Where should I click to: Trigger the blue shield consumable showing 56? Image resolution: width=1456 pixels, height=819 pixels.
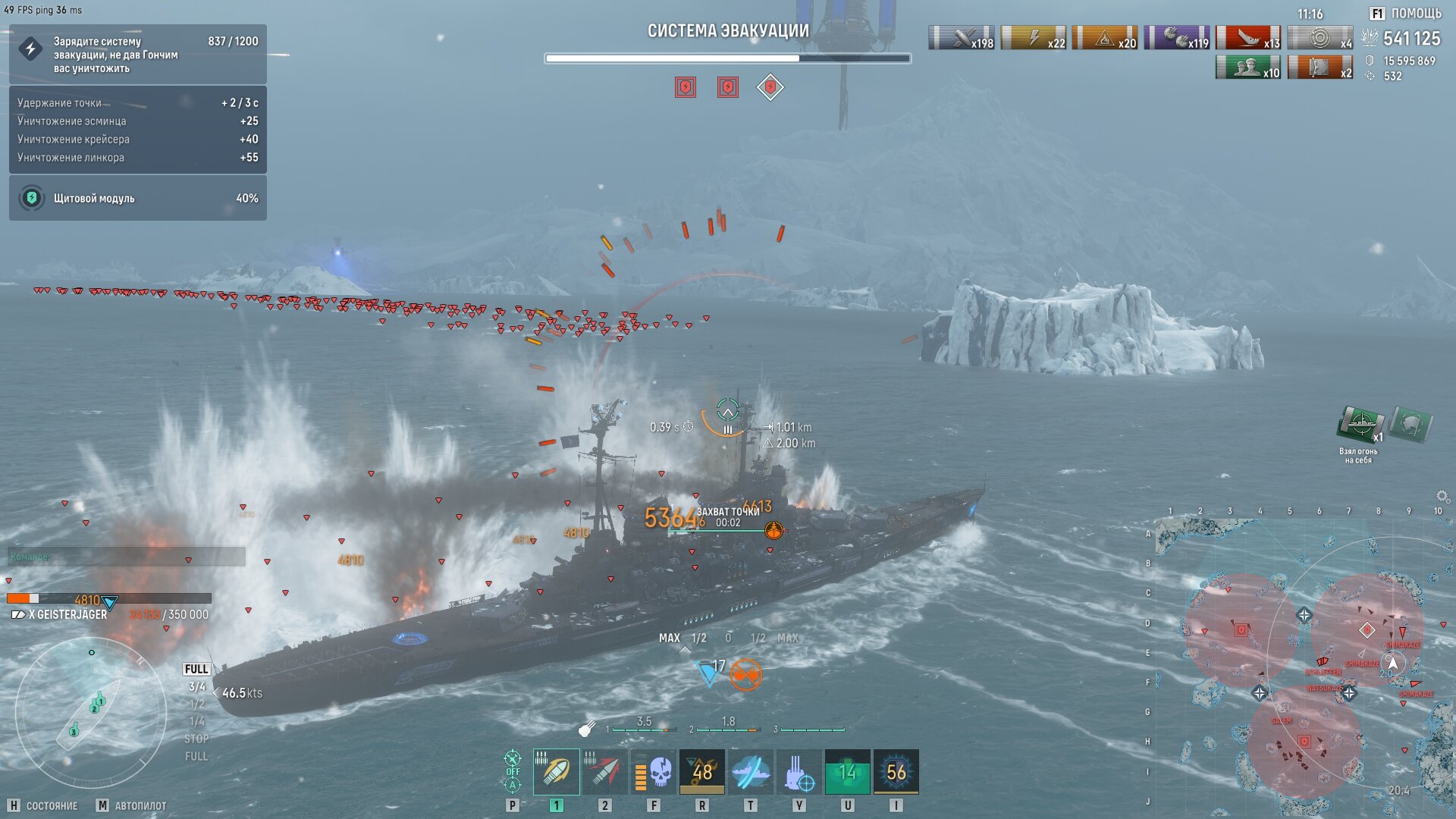click(x=896, y=772)
